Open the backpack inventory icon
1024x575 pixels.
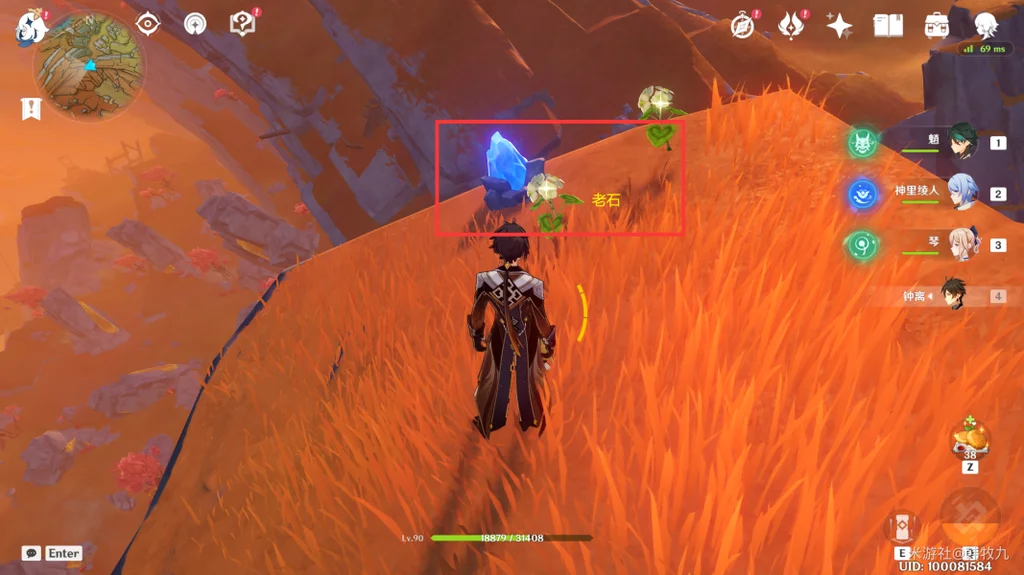click(x=937, y=26)
